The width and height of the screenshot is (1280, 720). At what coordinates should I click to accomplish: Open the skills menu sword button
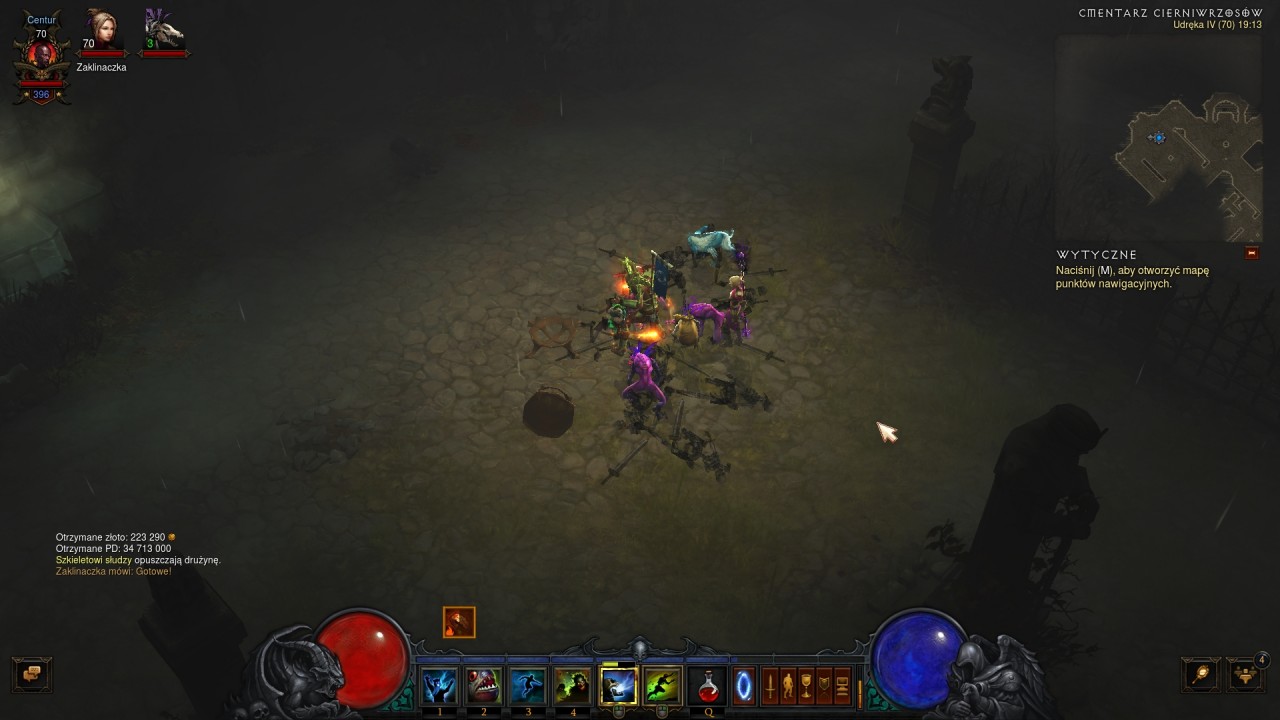770,687
